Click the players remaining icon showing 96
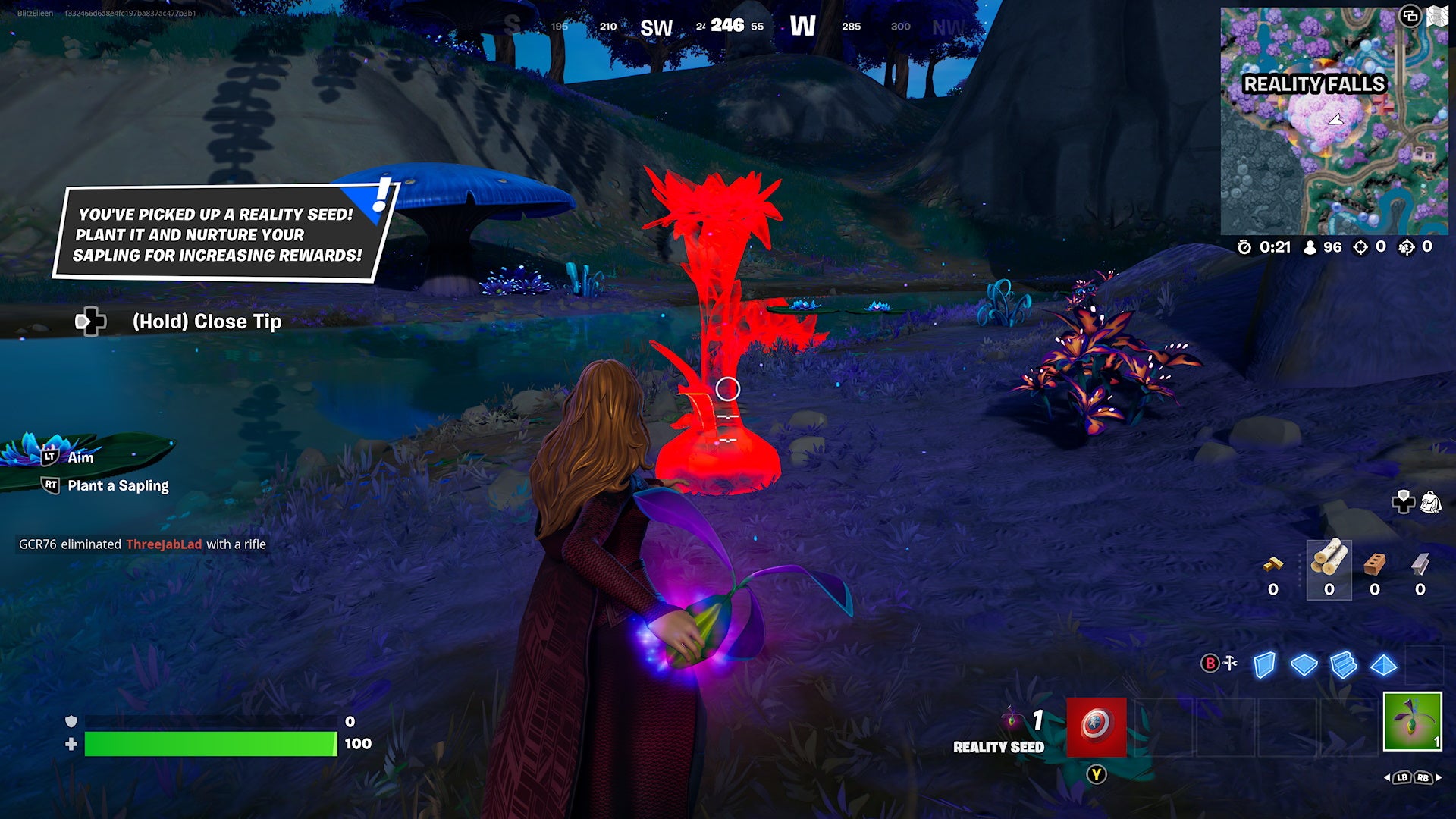 pyautogui.click(x=1310, y=247)
